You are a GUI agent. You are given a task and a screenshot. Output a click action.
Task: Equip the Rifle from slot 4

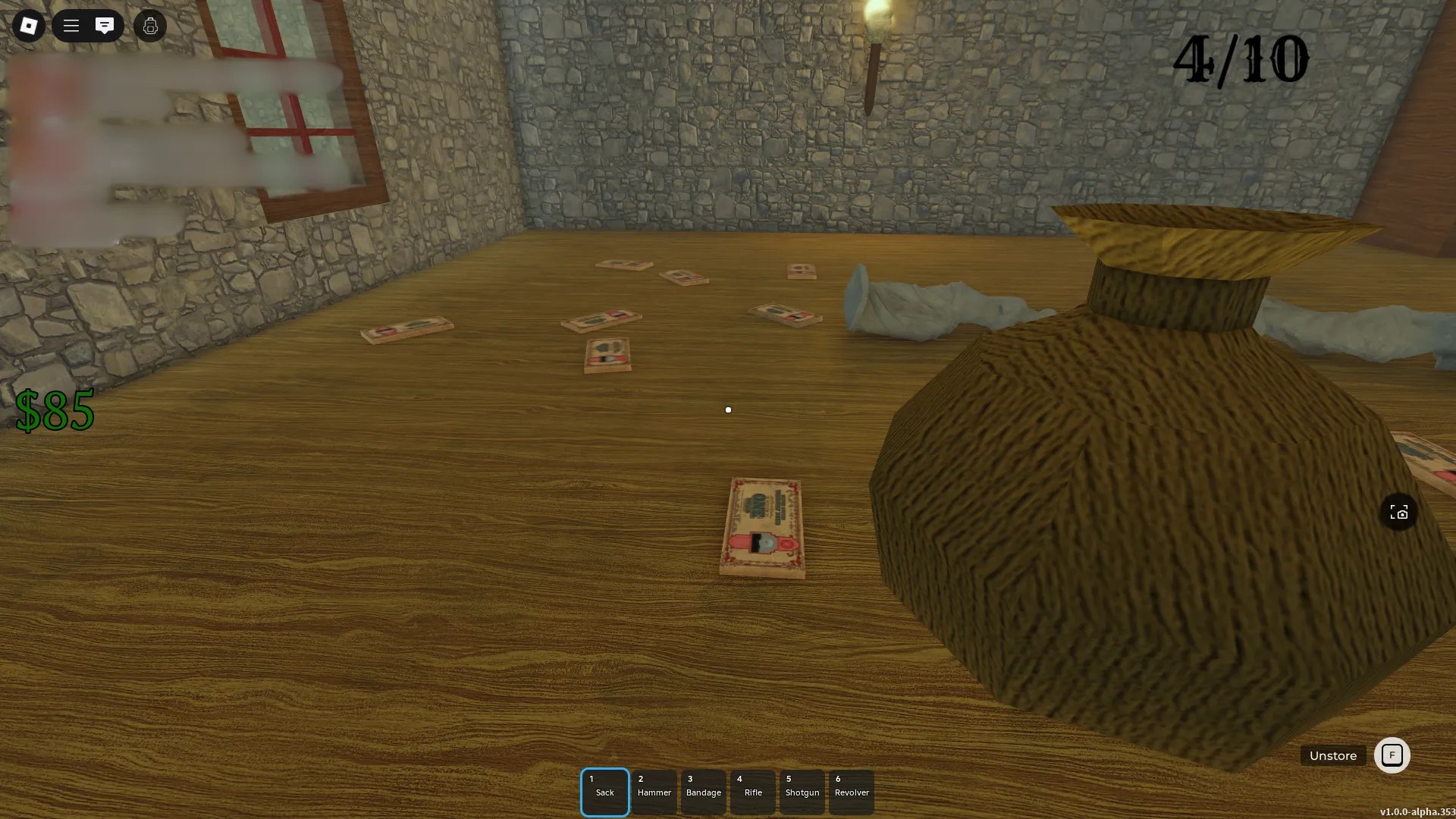(x=752, y=791)
